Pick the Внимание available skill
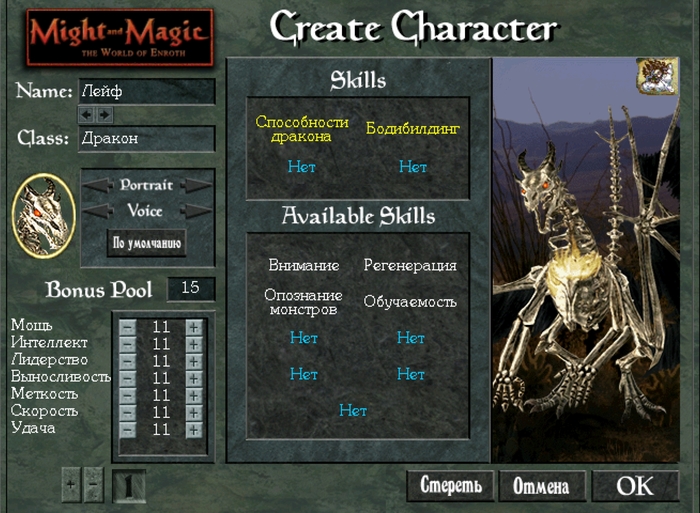 [303, 266]
